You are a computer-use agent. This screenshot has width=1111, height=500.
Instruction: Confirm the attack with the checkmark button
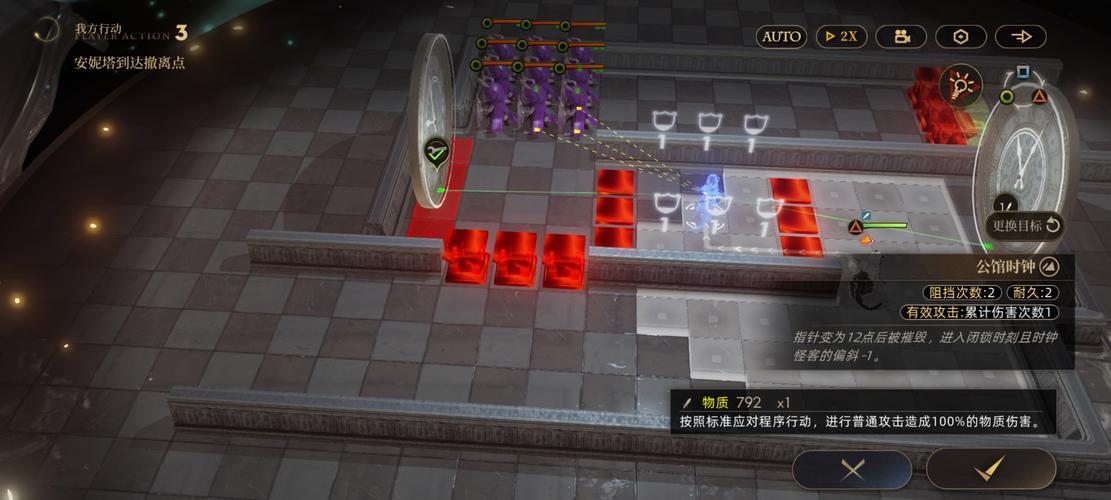click(x=990, y=468)
